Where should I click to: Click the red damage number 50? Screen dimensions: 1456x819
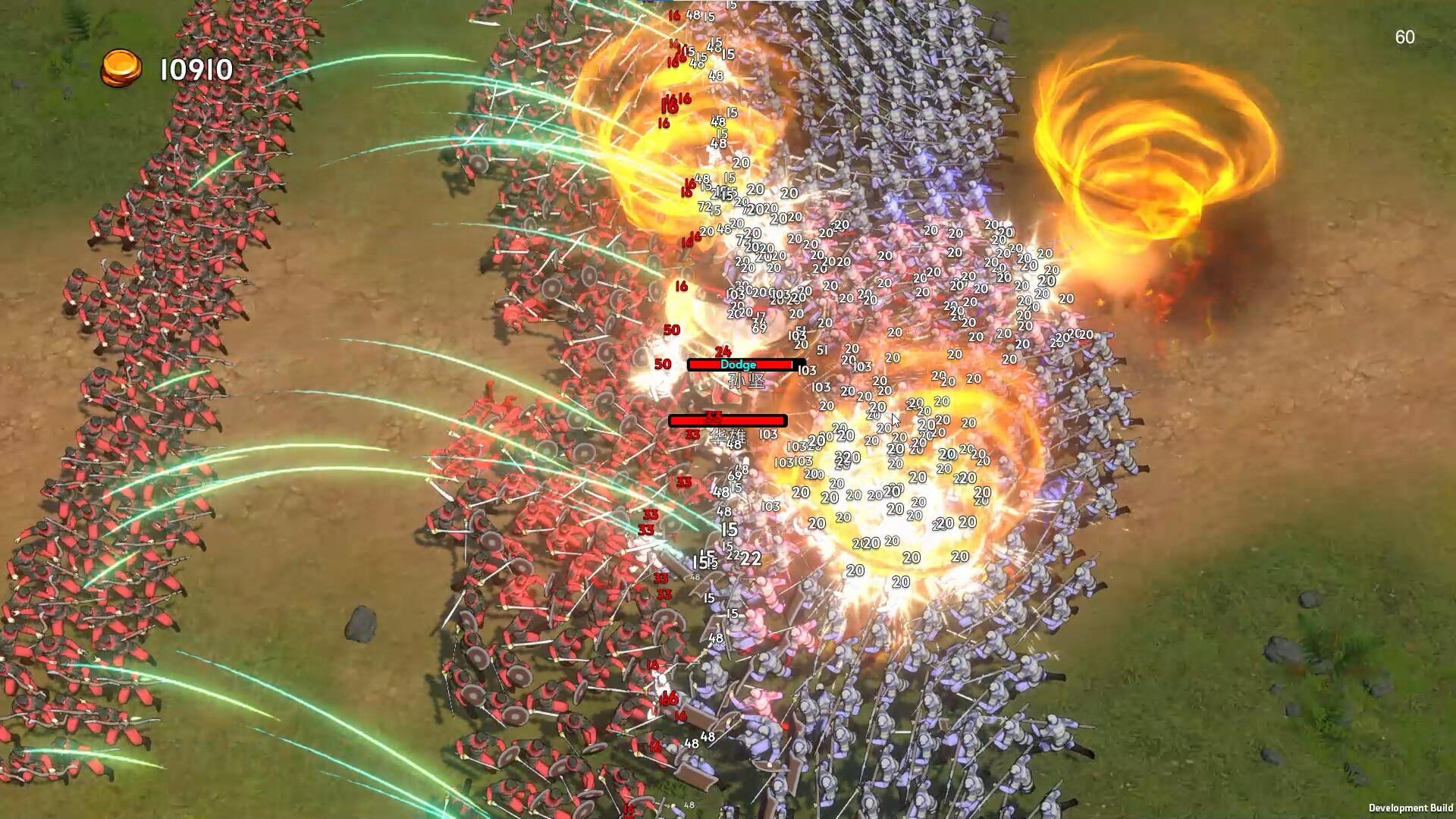click(670, 329)
